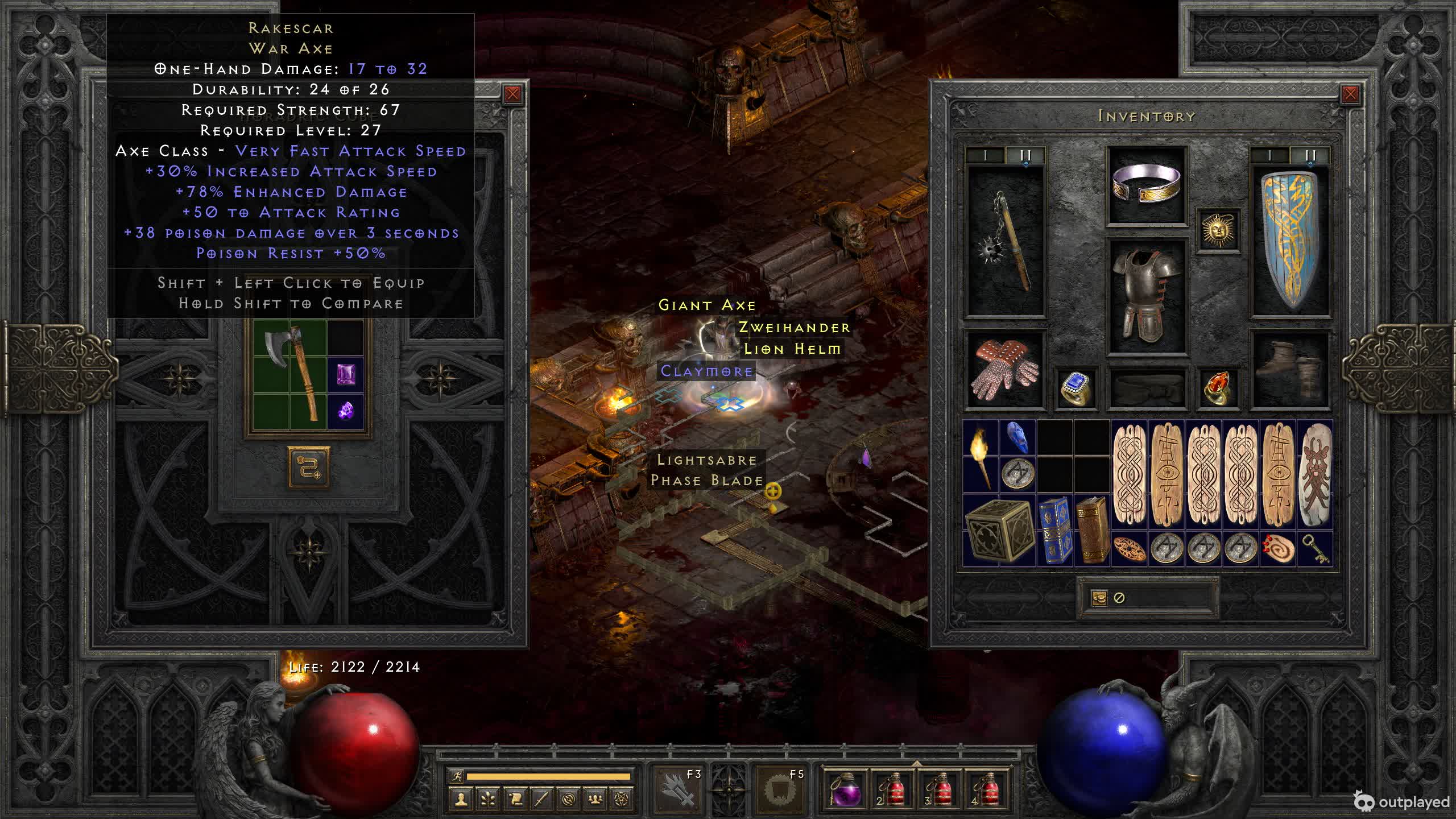Open the character screen from mini menu
This screenshot has width=1456, height=819.
coord(461,799)
